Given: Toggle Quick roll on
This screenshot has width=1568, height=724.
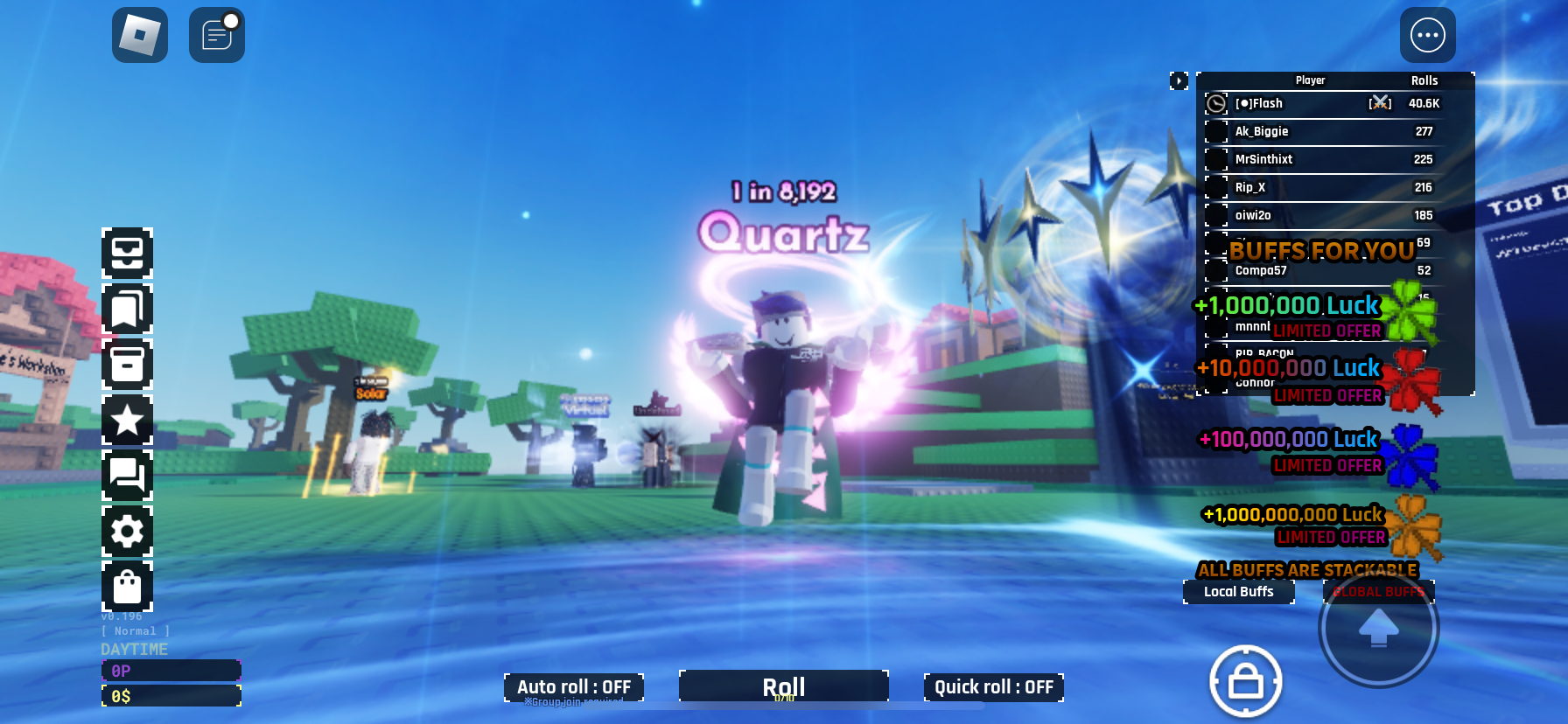Looking at the screenshot, I should 993,687.
